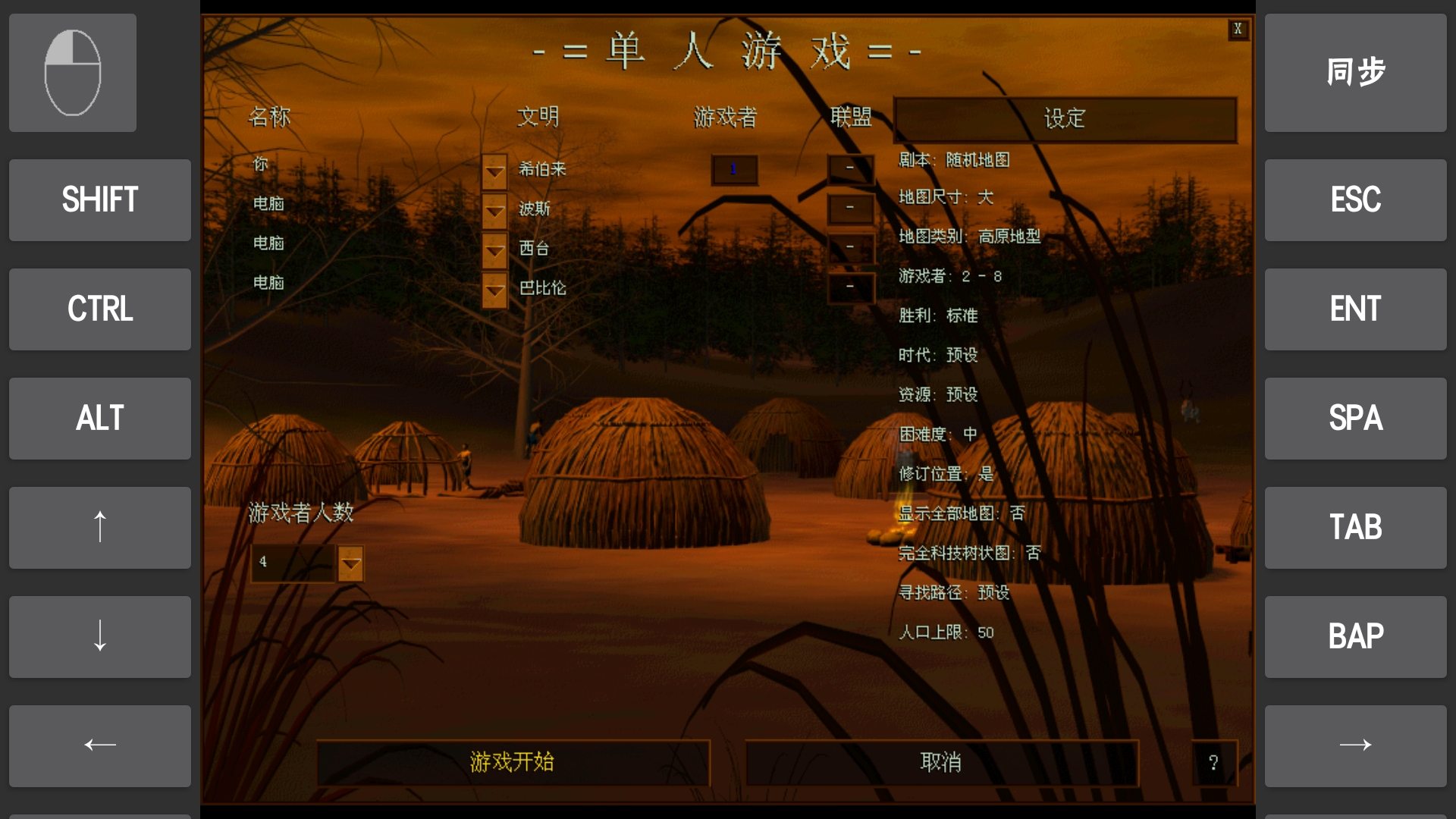
Task: Tap the BAP overlay key
Action: 1355,636
